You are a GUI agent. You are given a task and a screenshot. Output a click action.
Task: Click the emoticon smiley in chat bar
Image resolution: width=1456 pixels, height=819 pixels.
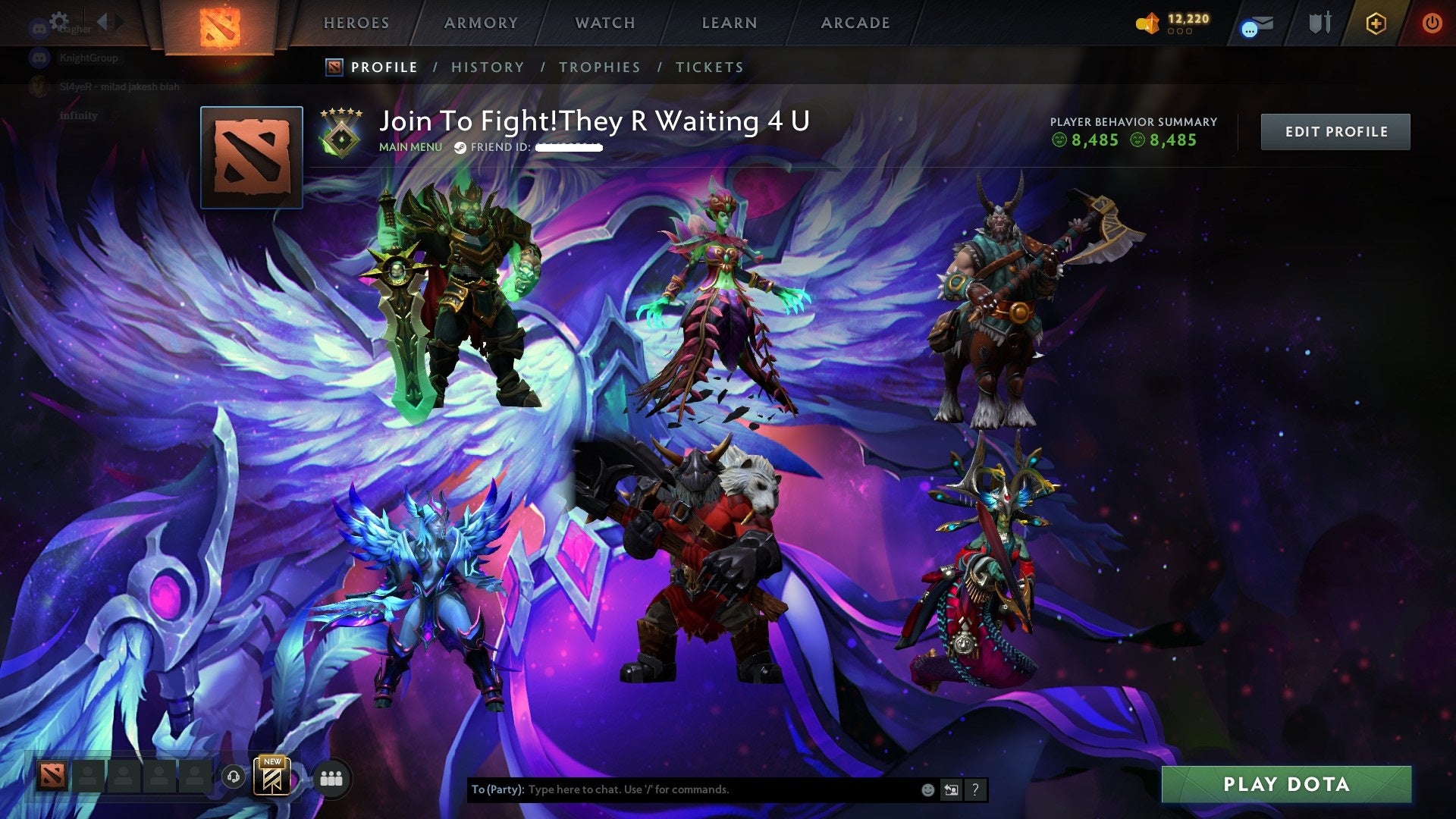(x=927, y=789)
